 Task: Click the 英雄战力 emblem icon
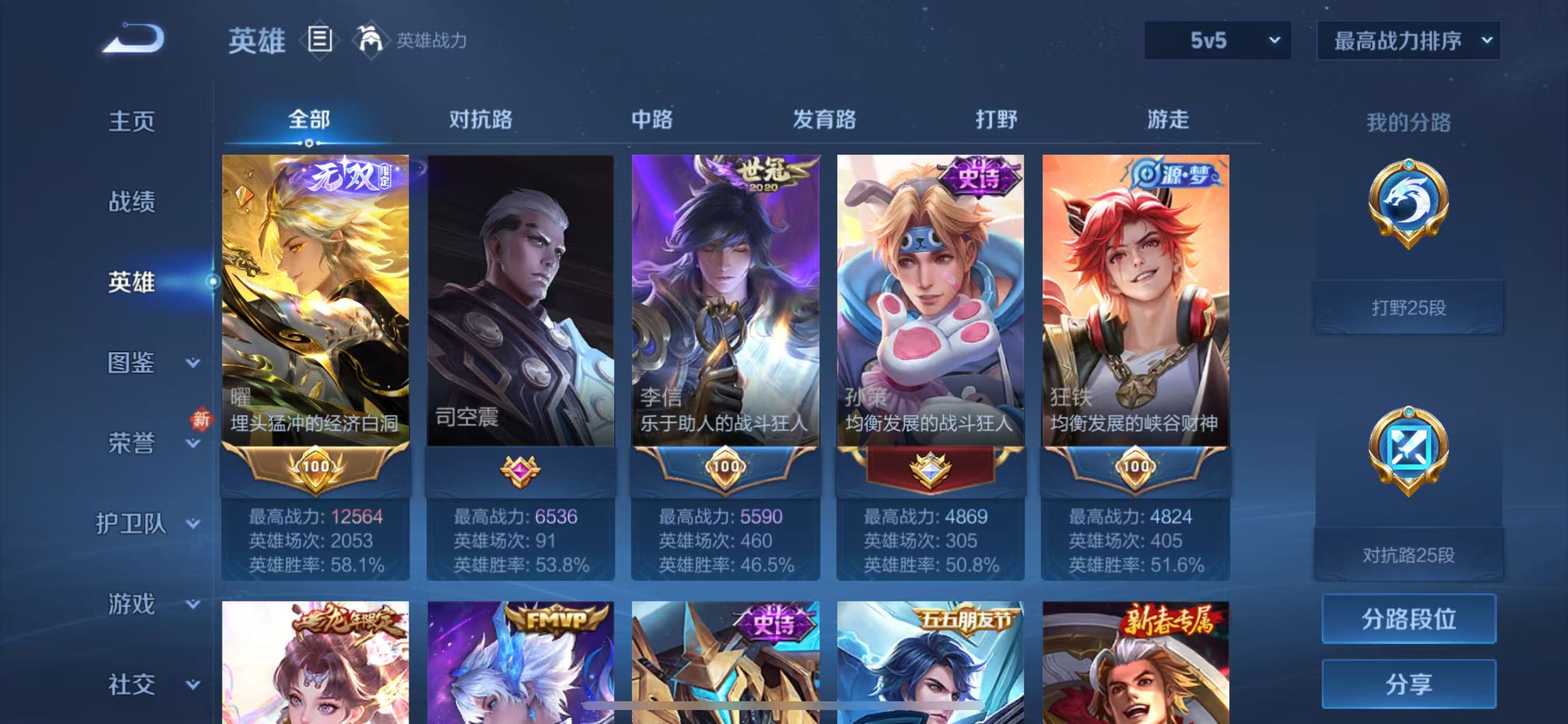pyautogui.click(x=372, y=40)
